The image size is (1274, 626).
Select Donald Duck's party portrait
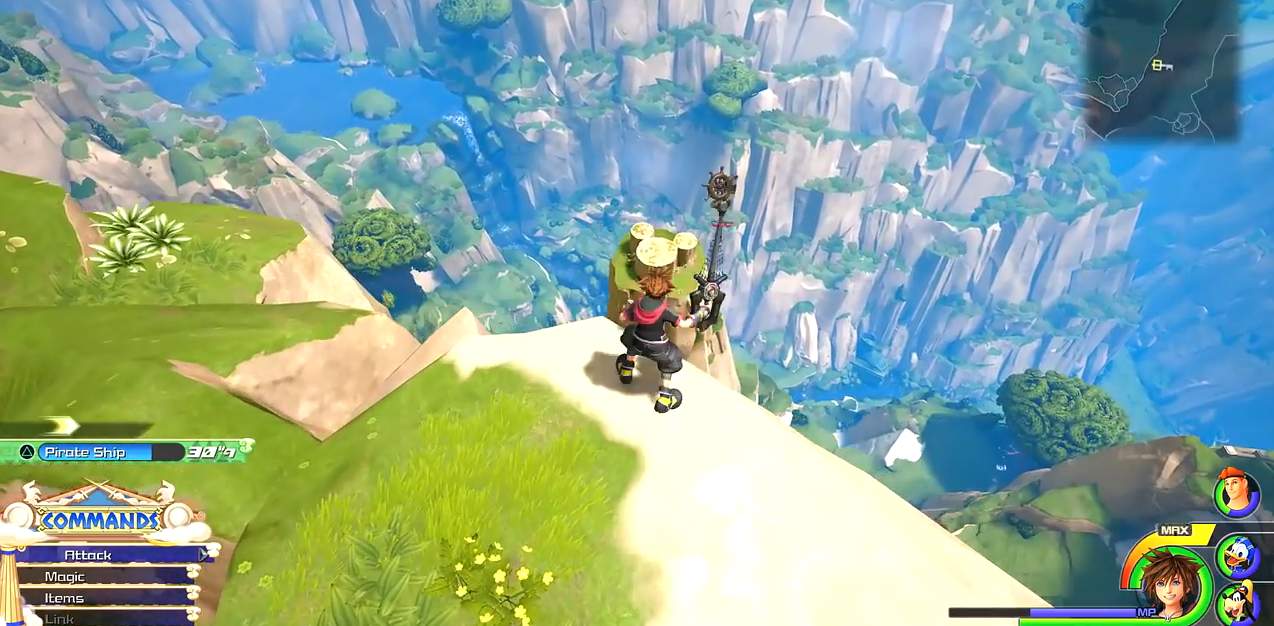[1237, 556]
